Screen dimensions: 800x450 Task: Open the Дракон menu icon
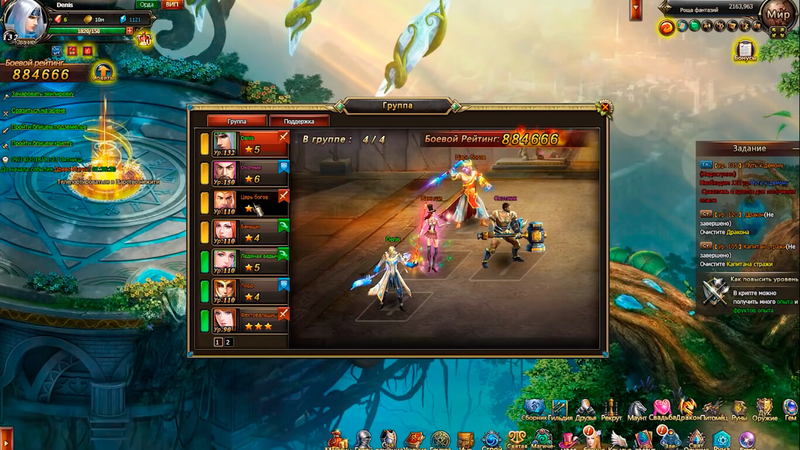point(688,406)
